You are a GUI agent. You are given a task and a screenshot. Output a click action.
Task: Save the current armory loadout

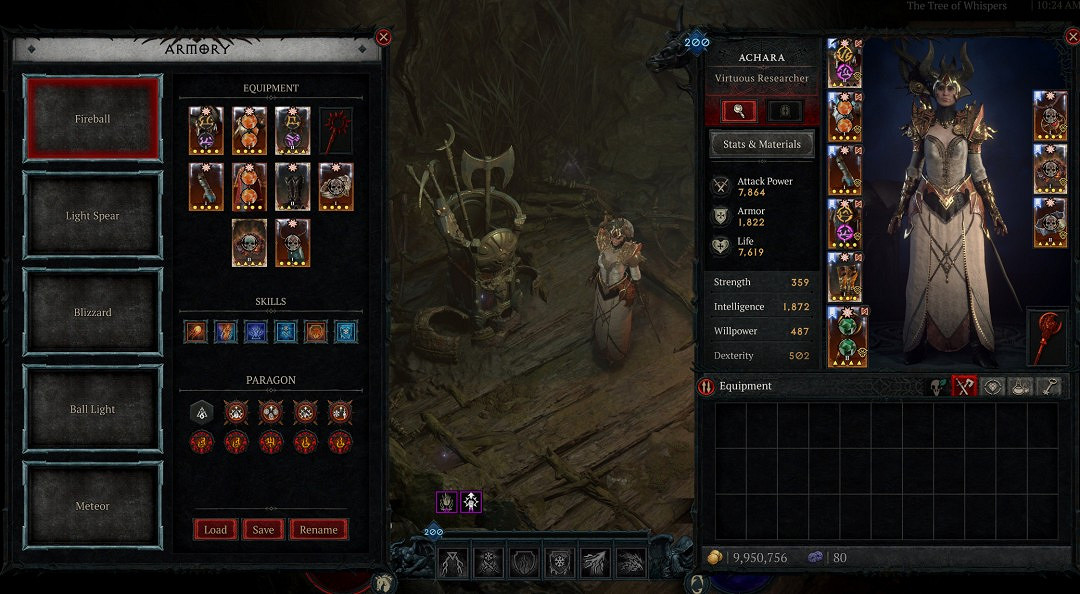click(263, 530)
